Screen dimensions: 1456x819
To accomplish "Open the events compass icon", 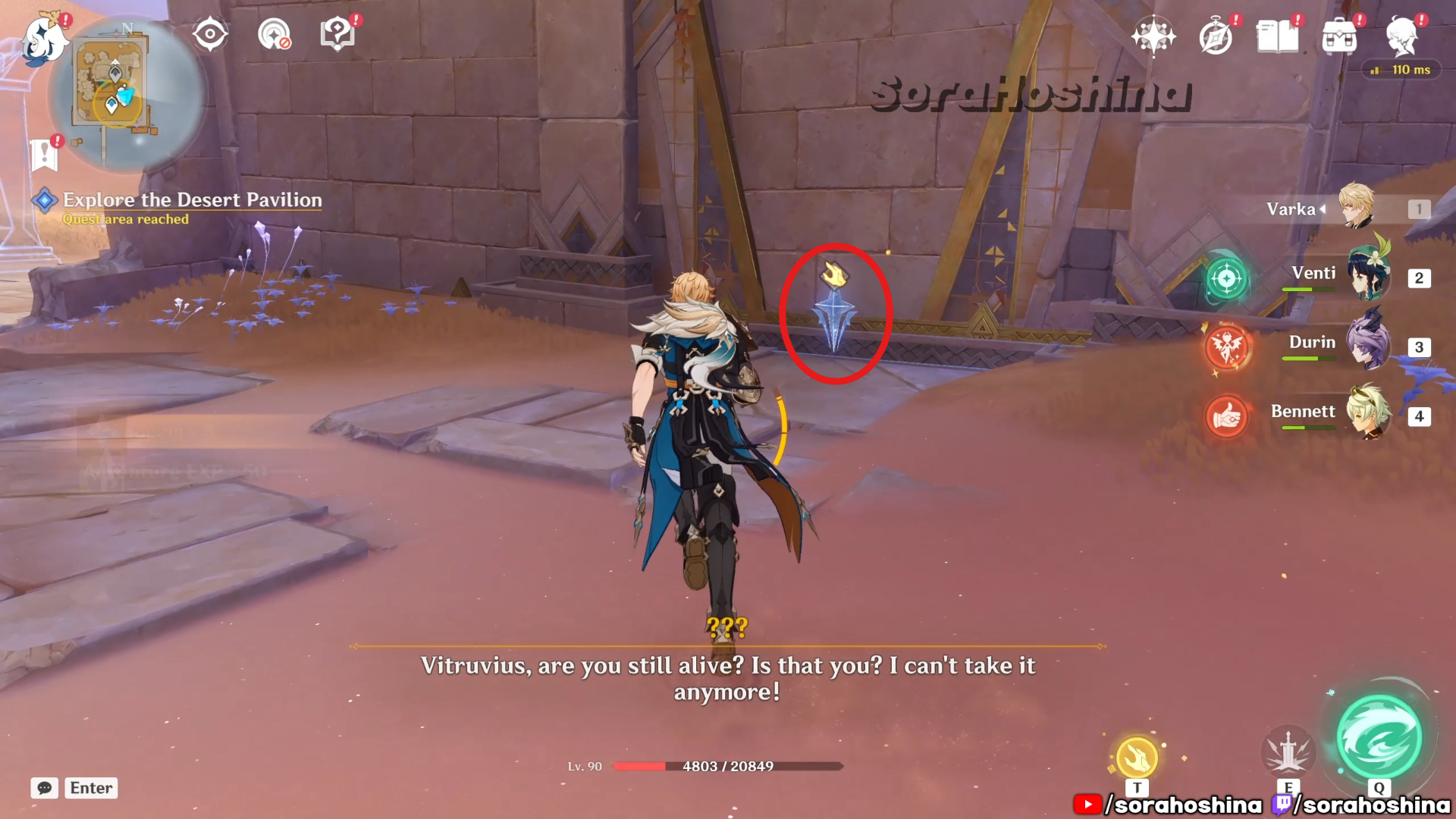I will click(x=1216, y=36).
